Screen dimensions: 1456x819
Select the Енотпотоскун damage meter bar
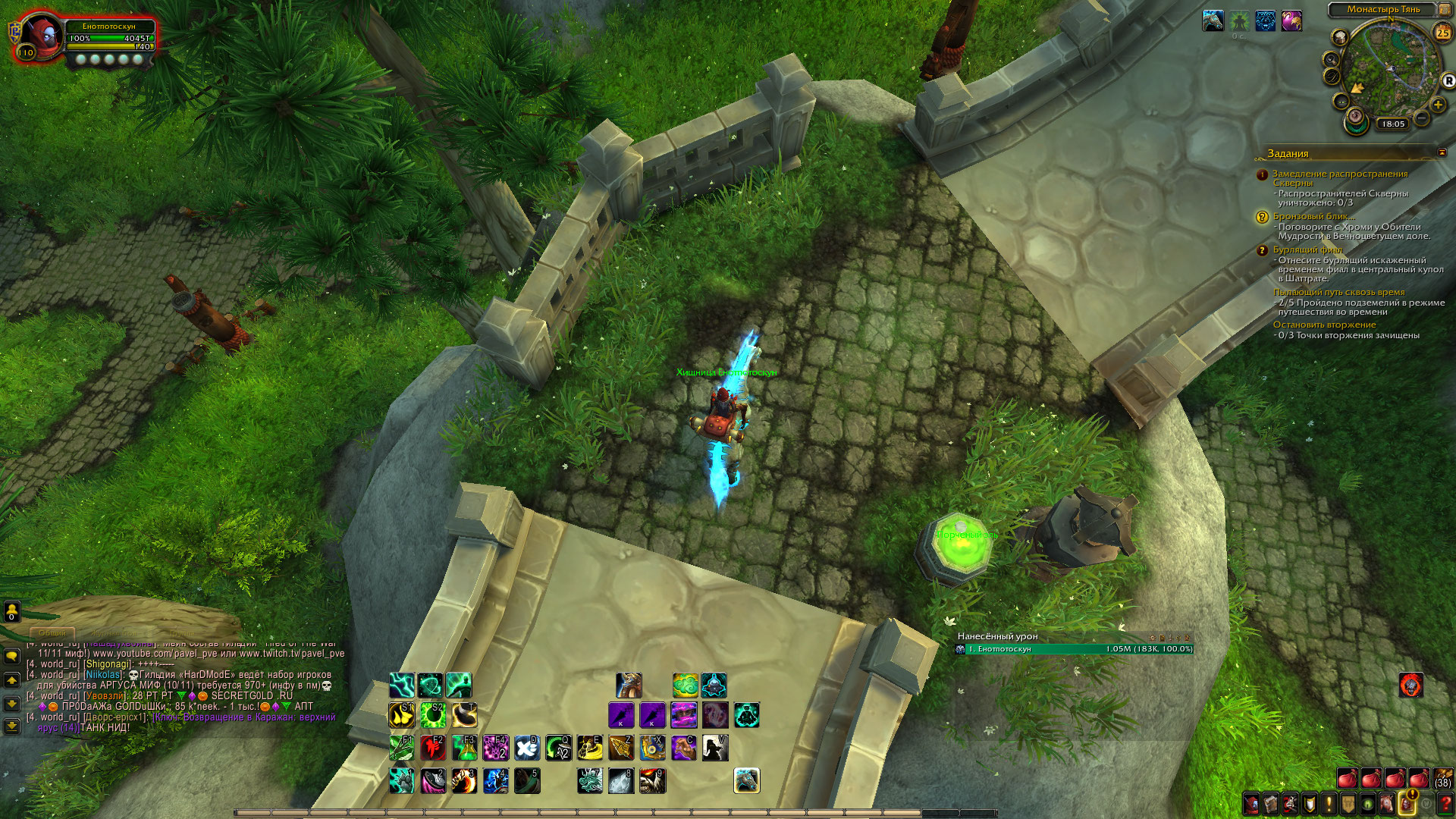coord(1075,649)
